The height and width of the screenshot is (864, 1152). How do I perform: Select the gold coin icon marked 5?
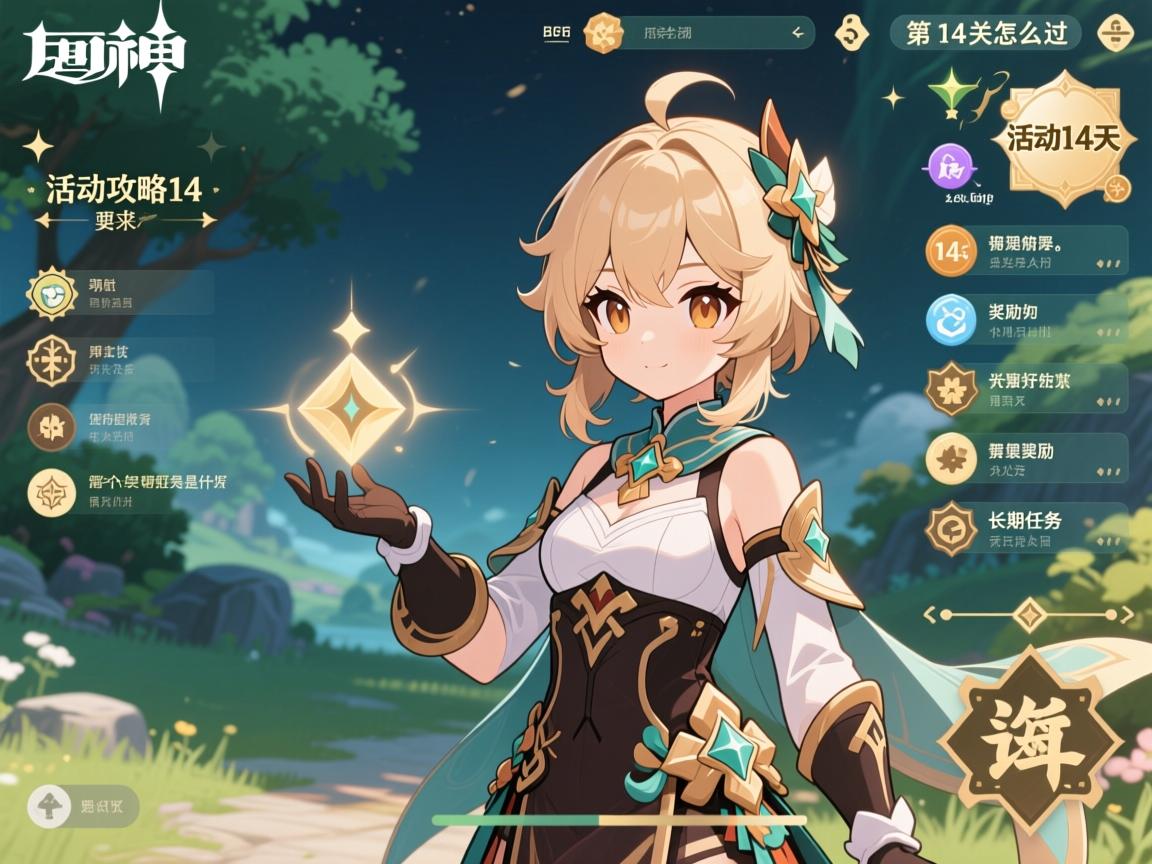(851, 33)
